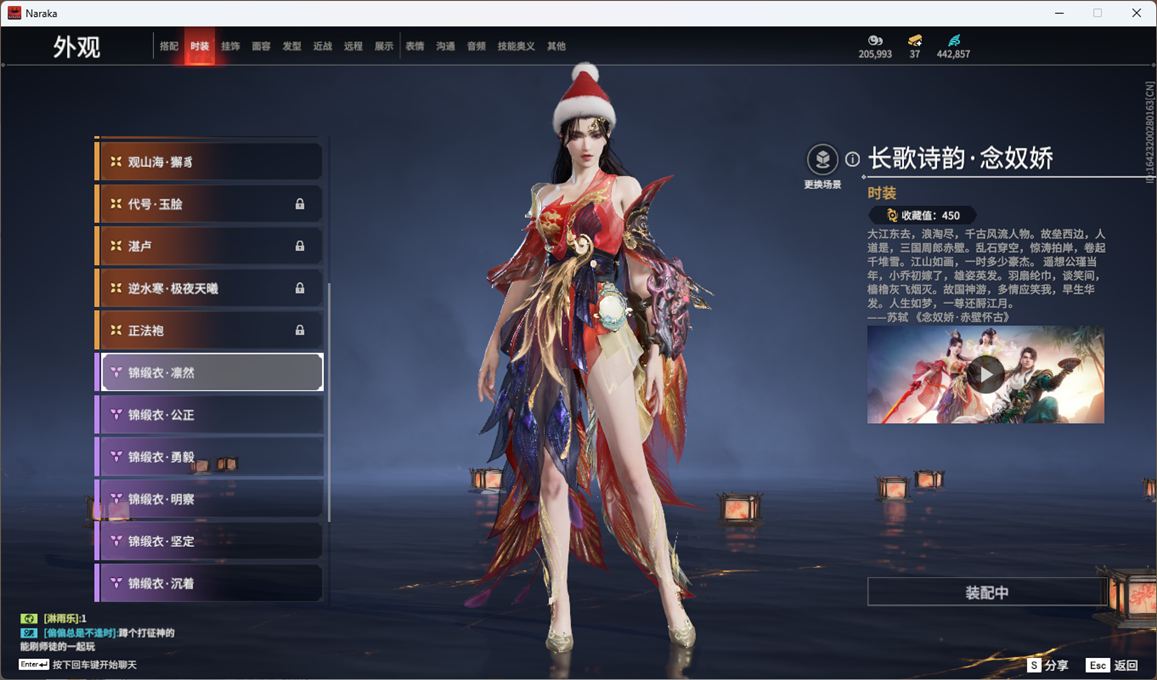The width and height of the screenshot is (1157, 680).
Task: Select the 锦缎衣·沉着 outfit
Action: point(210,582)
